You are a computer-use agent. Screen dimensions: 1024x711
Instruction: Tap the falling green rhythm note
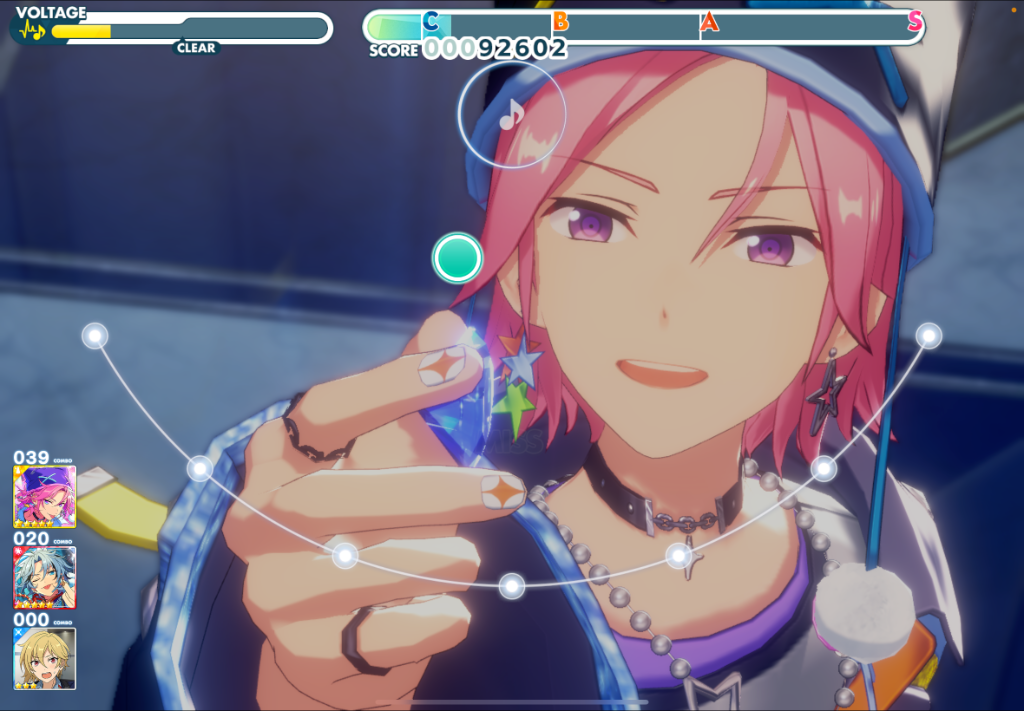[457, 258]
